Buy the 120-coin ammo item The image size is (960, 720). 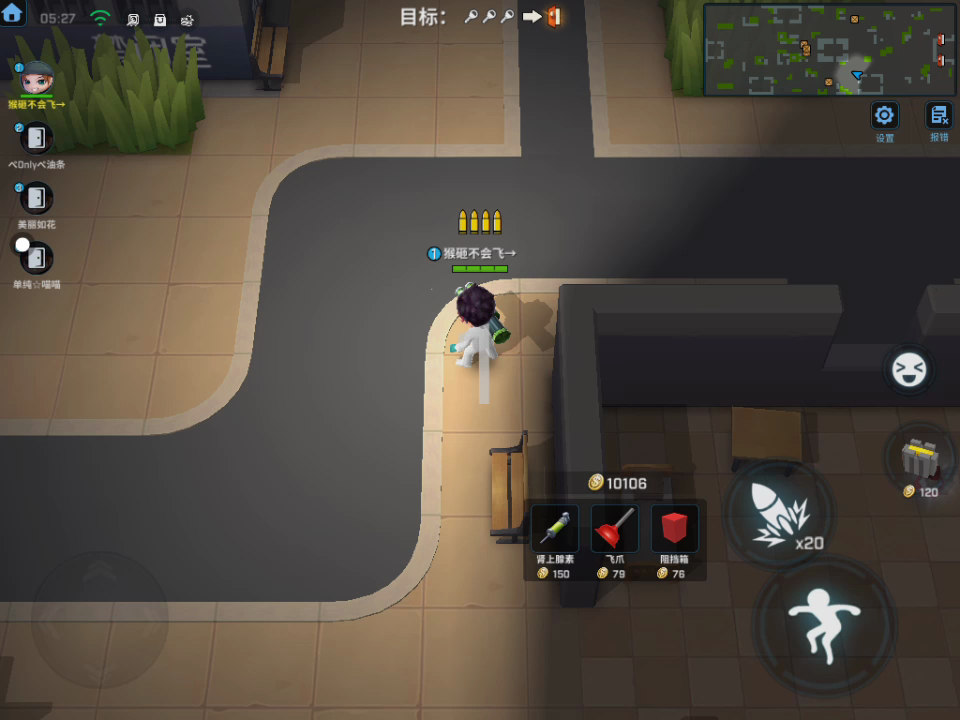click(920, 460)
